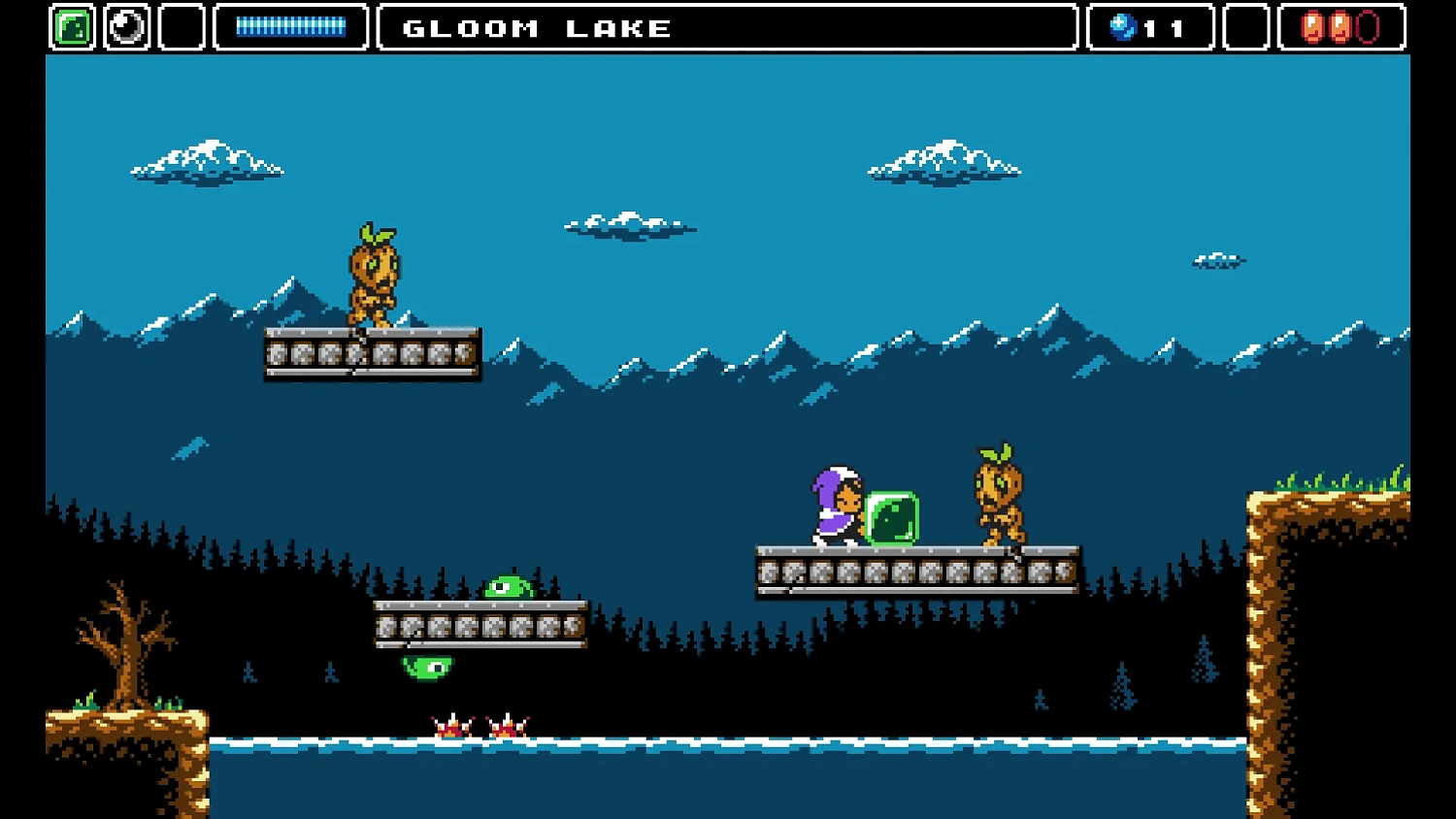Click the cloud above the mountains on the left
This screenshot has width=1456, height=819.
[x=207, y=160]
